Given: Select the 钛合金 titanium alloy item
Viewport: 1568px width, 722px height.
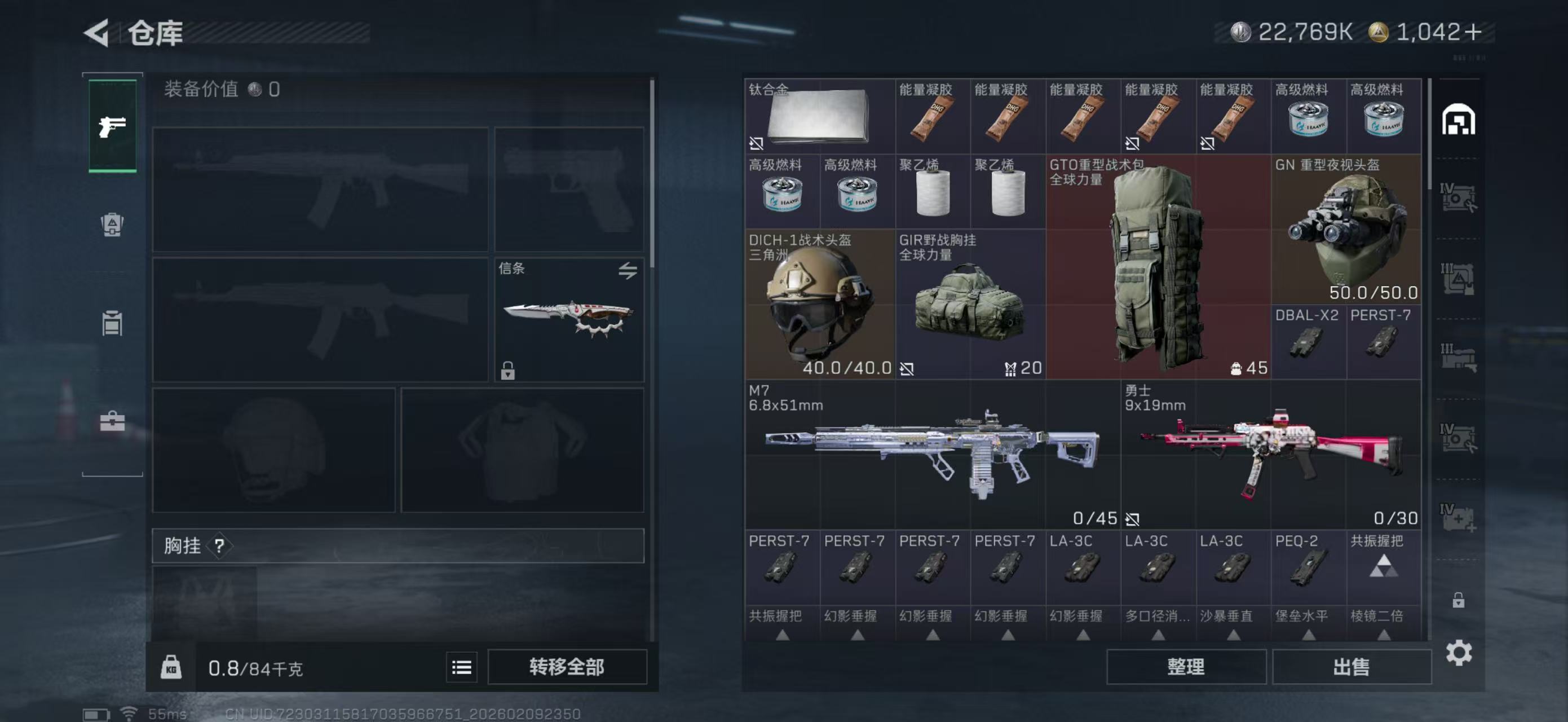Looking at the screenshot, I should (x=819, y=116).
